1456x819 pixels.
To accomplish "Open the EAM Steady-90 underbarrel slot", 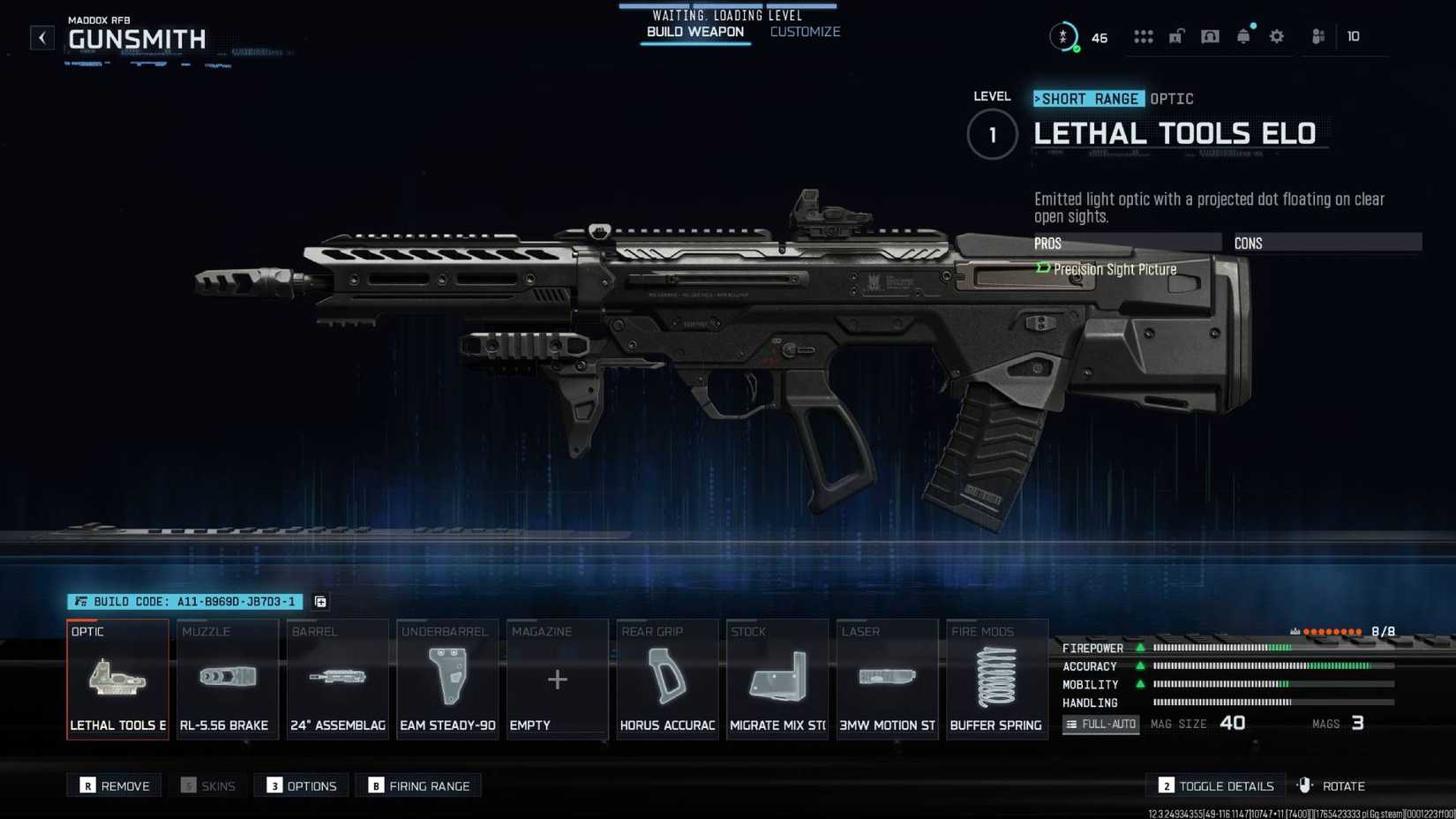I will (447, 680).
